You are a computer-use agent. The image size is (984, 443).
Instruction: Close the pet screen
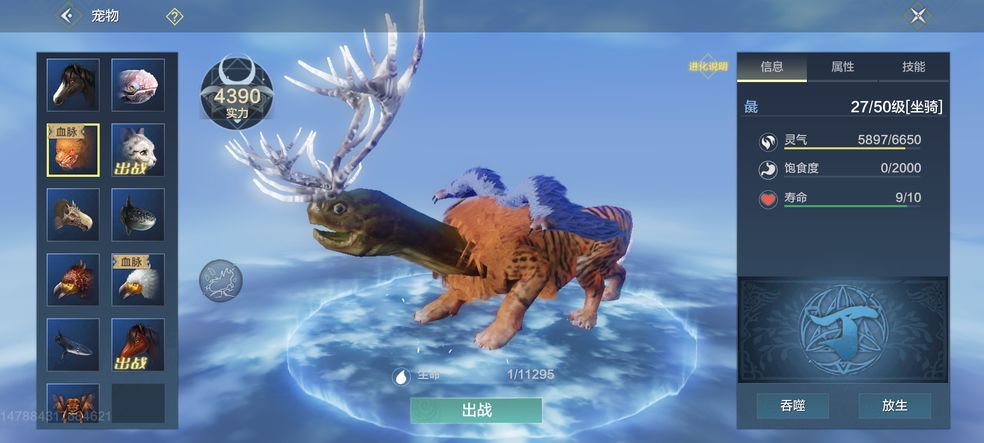[917, 15]
